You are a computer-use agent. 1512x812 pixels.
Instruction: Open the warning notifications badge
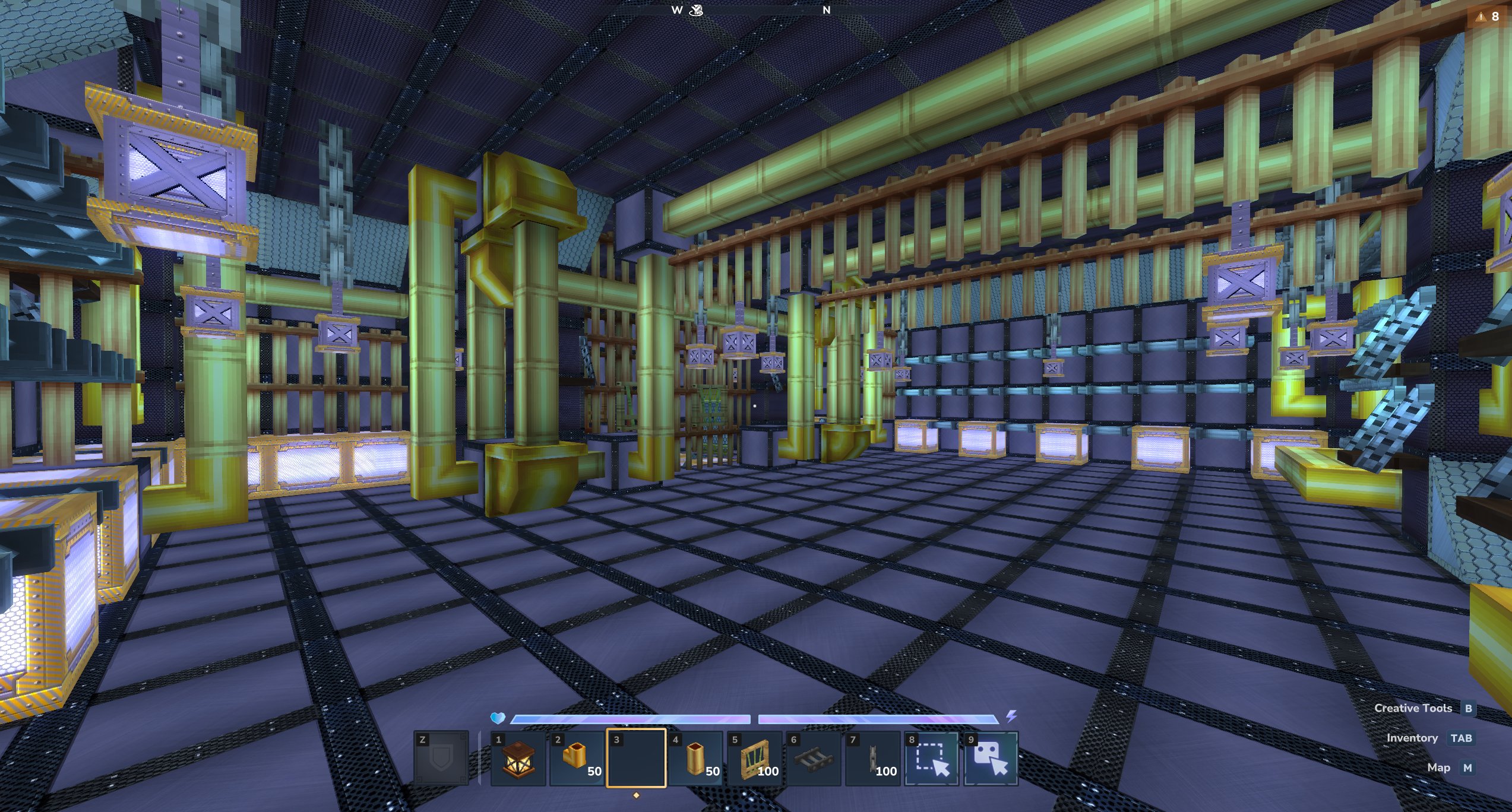tap(1488, 17)
